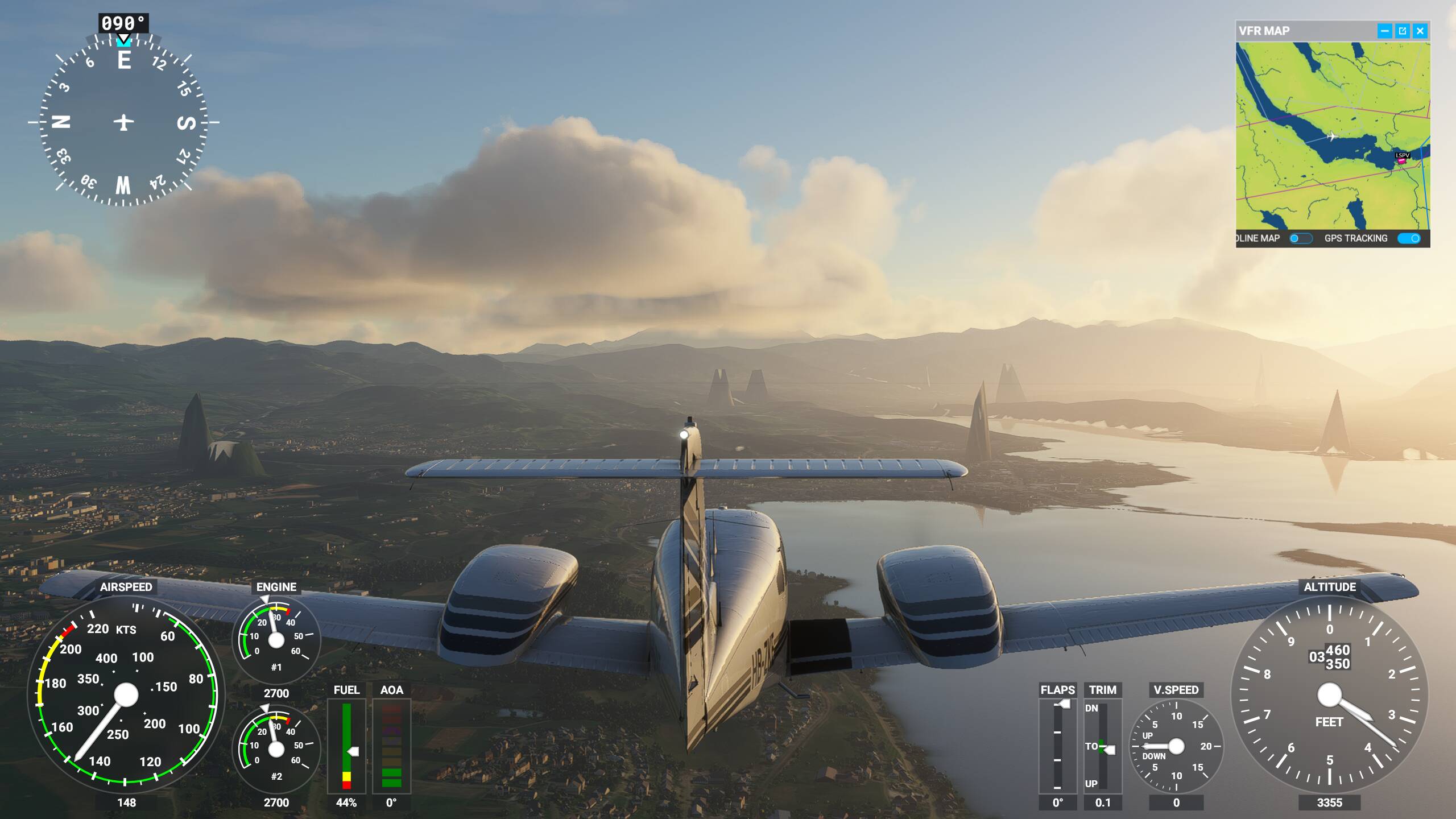This screenshot has height=819, width=1456.
Task: Select the LSPV airport marker on map
Action: pos(1402,161)
